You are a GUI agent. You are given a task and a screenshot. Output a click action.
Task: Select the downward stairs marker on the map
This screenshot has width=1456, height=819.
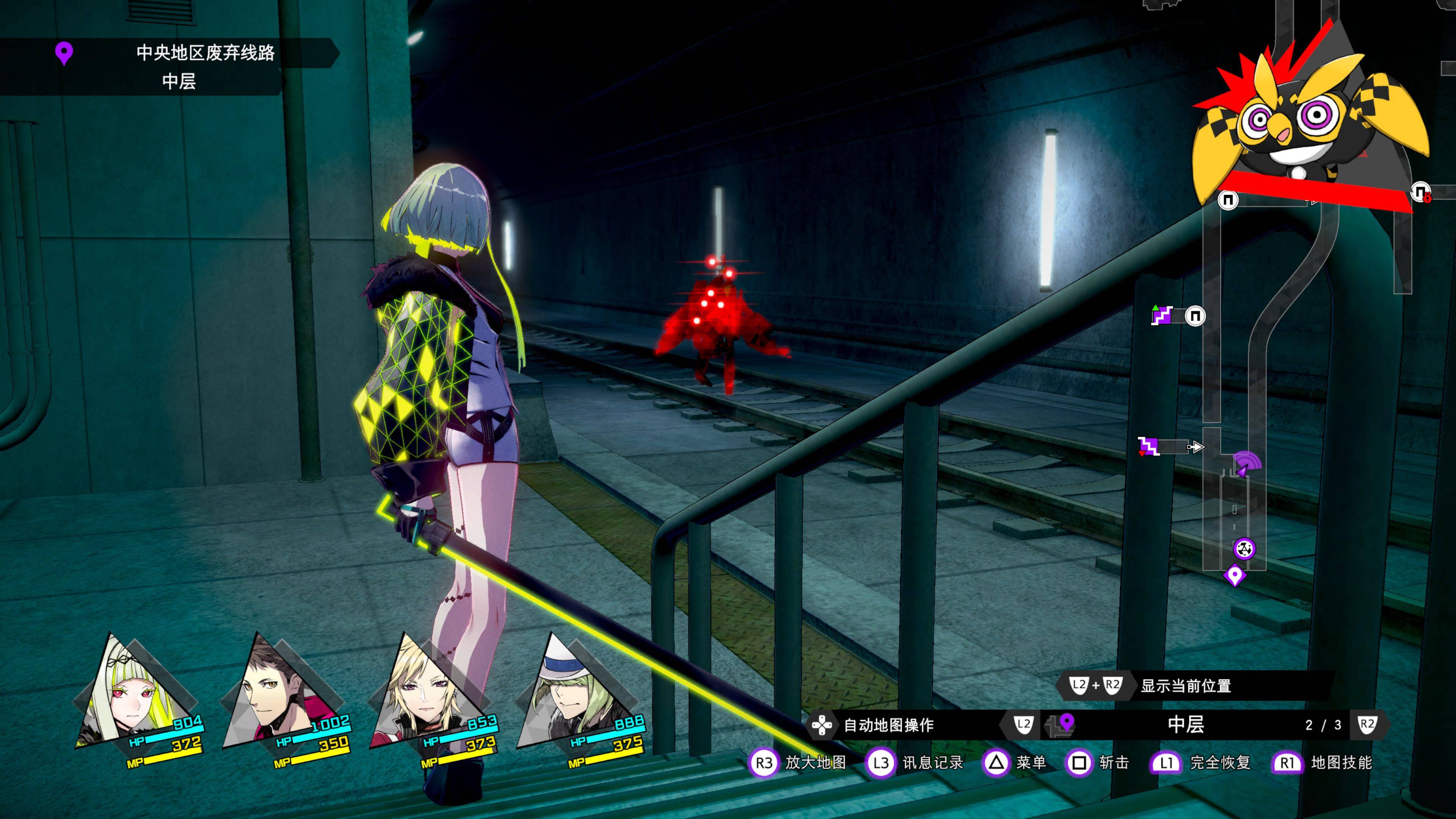click(1148, 447)
